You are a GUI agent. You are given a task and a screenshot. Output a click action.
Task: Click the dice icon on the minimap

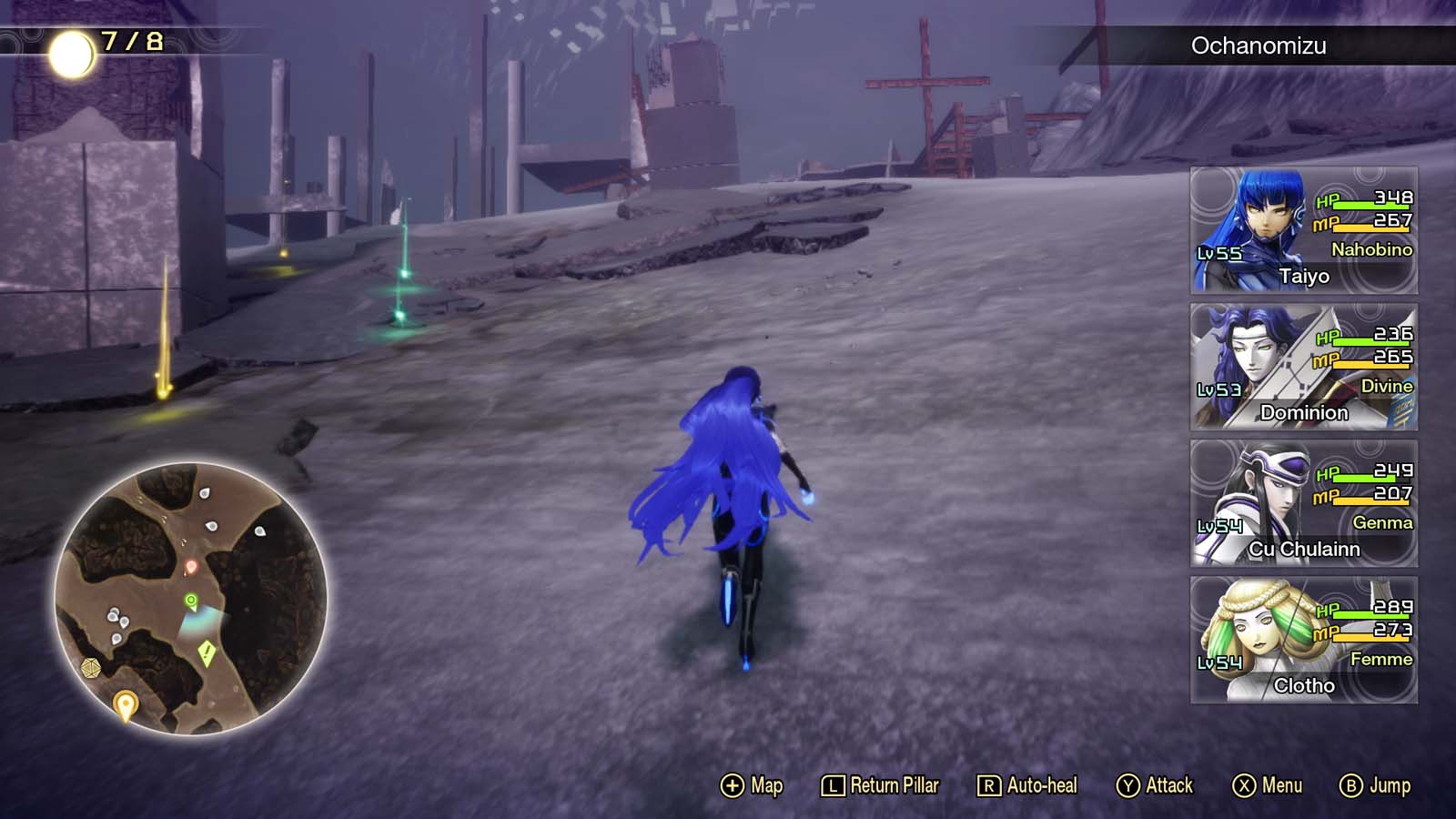[x=91, y=668]
